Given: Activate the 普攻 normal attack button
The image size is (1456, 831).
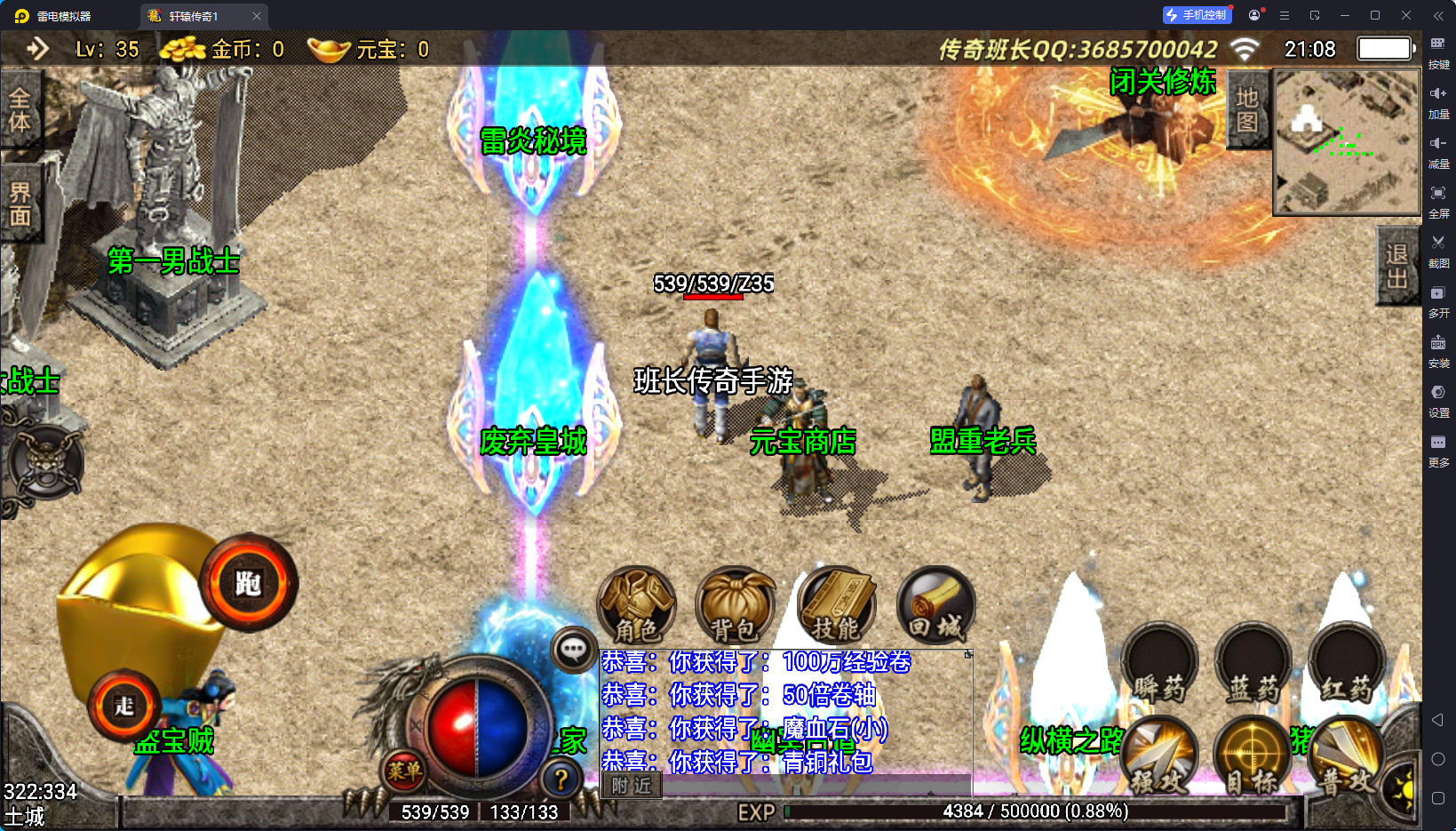Looking at the screenshot, I should coord(1345,757).
